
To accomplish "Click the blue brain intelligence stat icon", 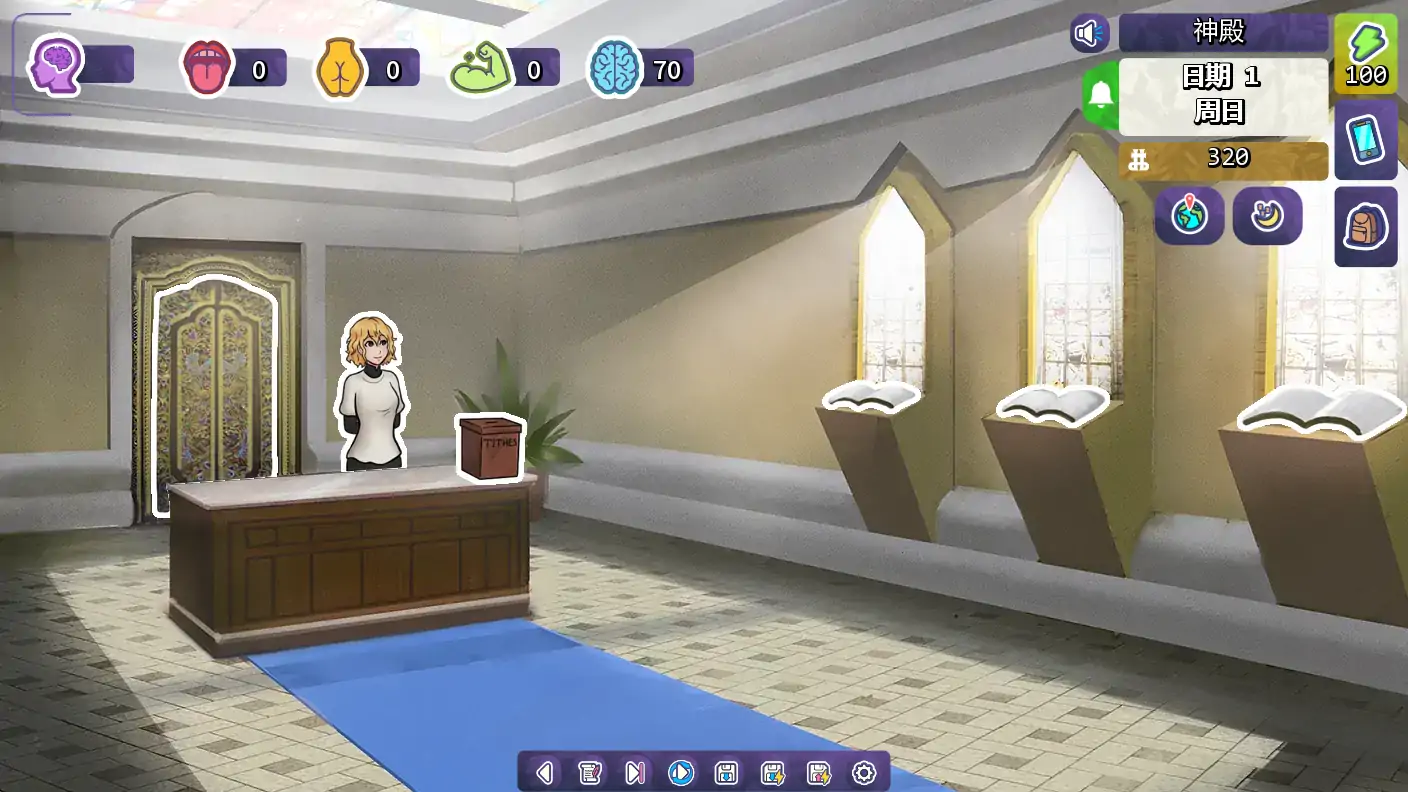I will [x=613, y=68].
